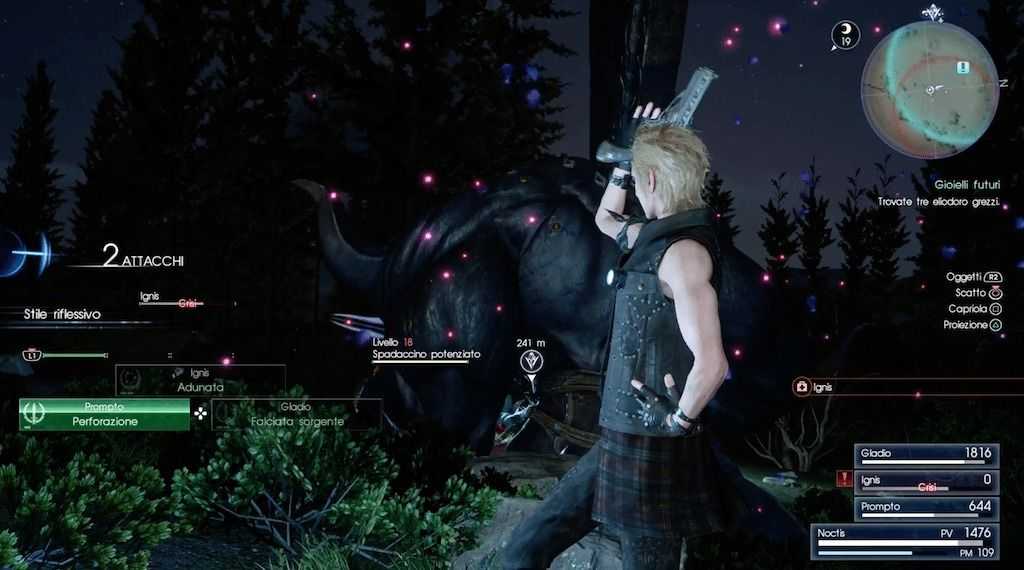Select the Oggetti command
1024x570 pixels.
pyautogui.click(x=974, y=276)
